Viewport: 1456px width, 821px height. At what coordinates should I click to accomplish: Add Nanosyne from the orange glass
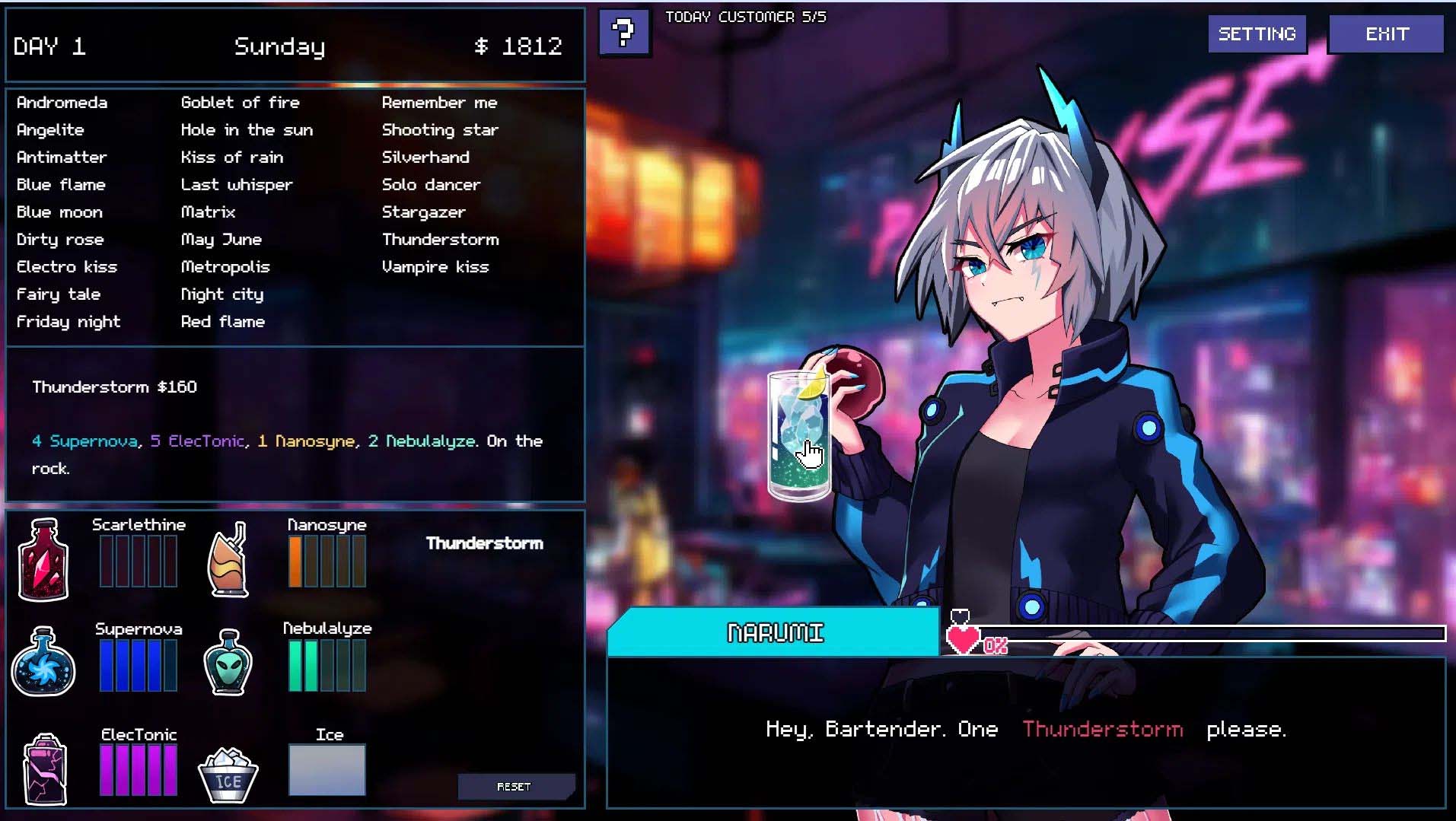click(x=228, y=559)
